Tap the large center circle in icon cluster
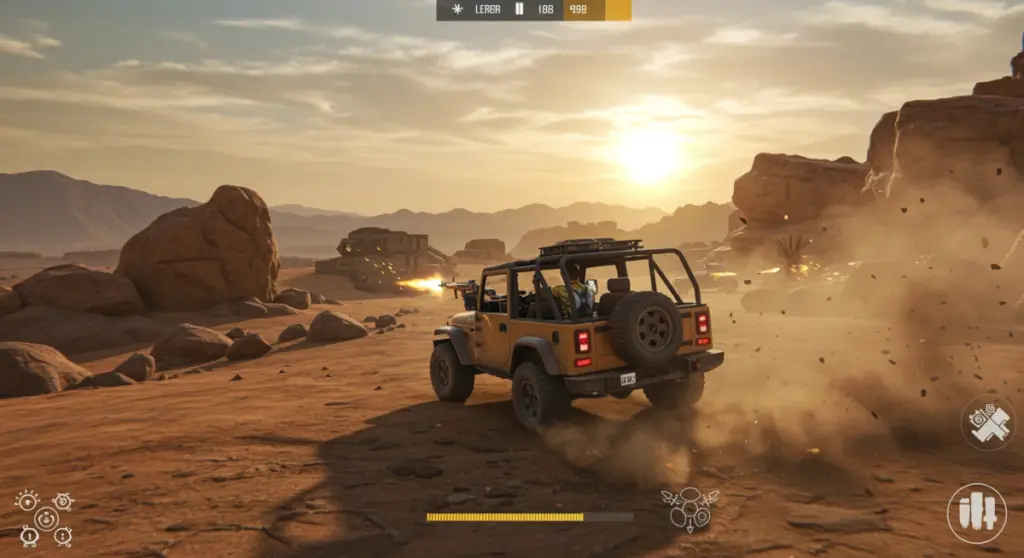This screenshot has height=558, width=1024. [x=45, y=518]
